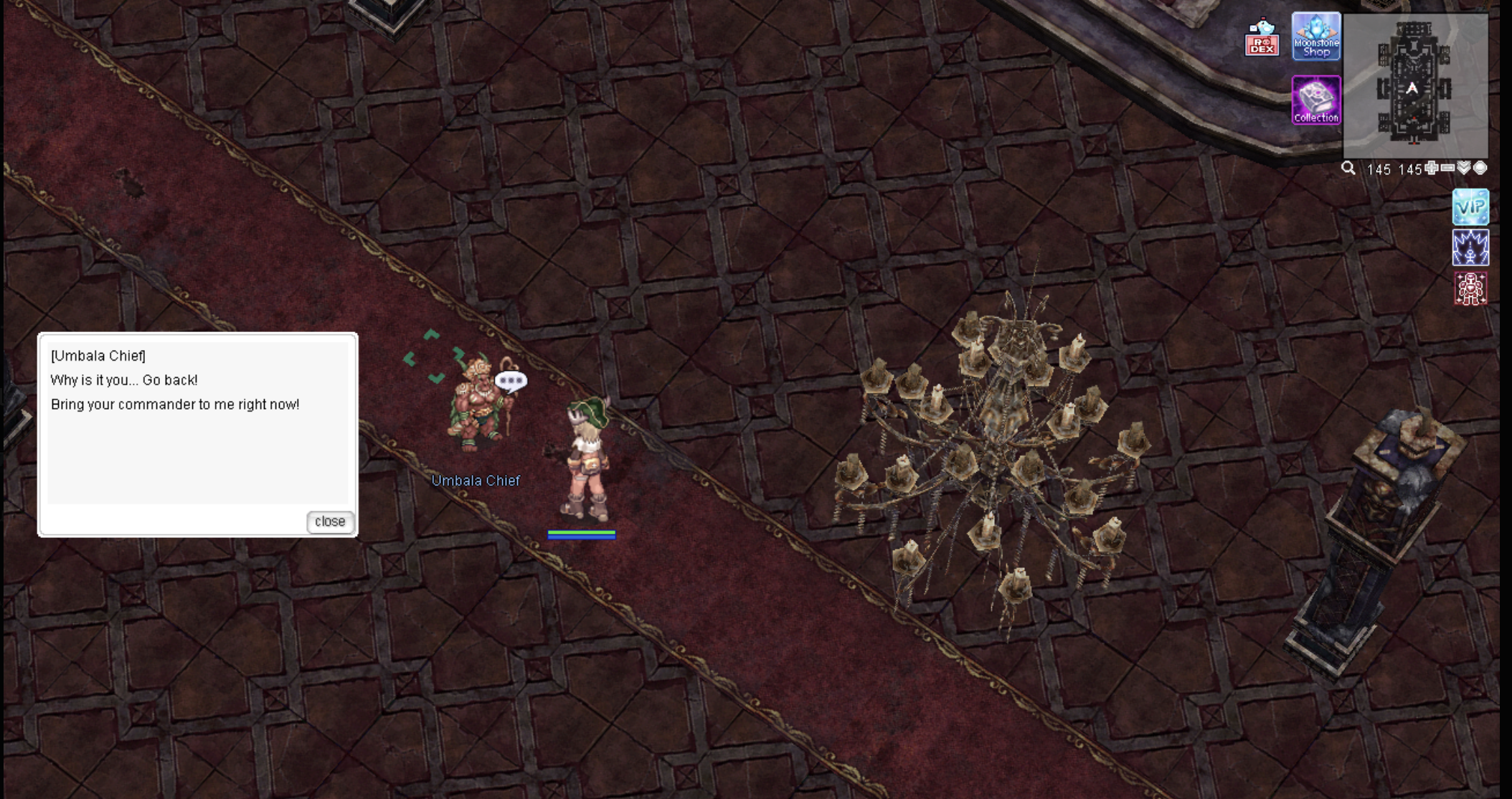Open the Moonstone Shop

[1316, 37]
